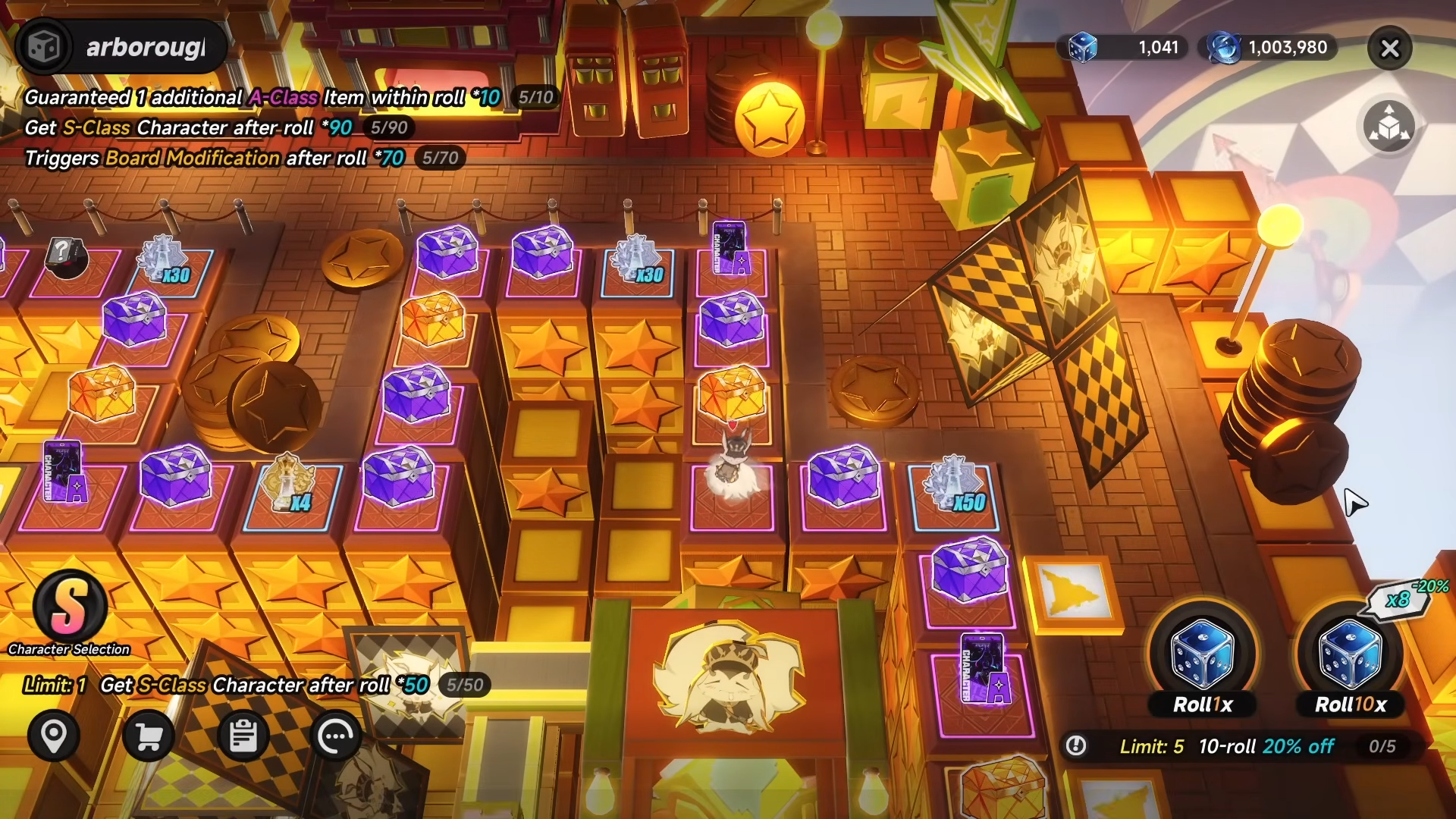The width and height of the screenshot is (1456, 819).
Task: Roll the dice once with Roll1x
Action: click(1203, 661)
